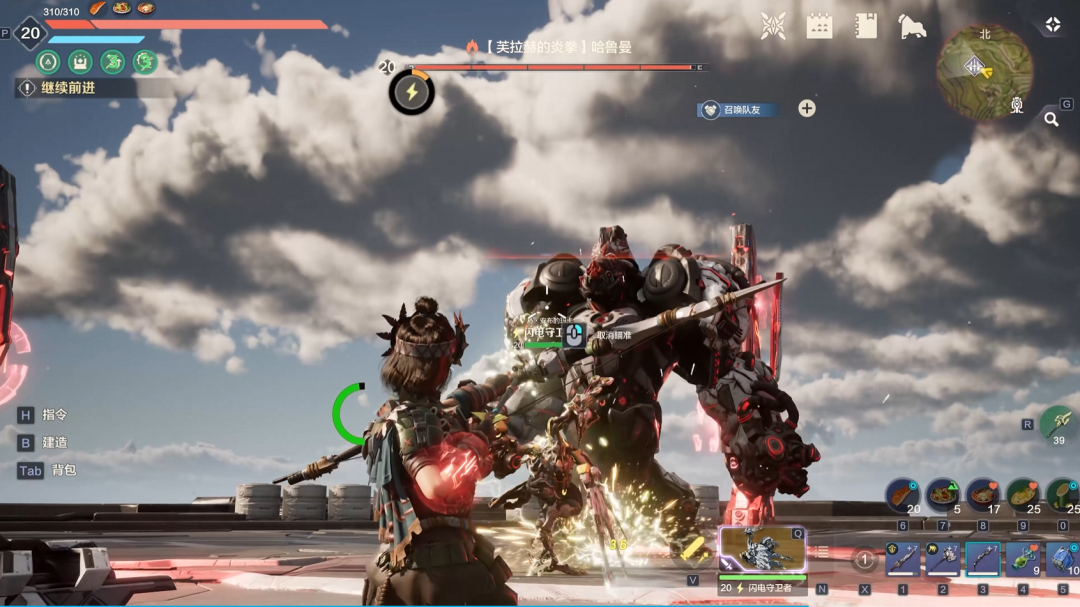Image resolution: width=1080 pixels, height=607 pixels.
Task: Open the calendar events icon
Action: (819, 26)
